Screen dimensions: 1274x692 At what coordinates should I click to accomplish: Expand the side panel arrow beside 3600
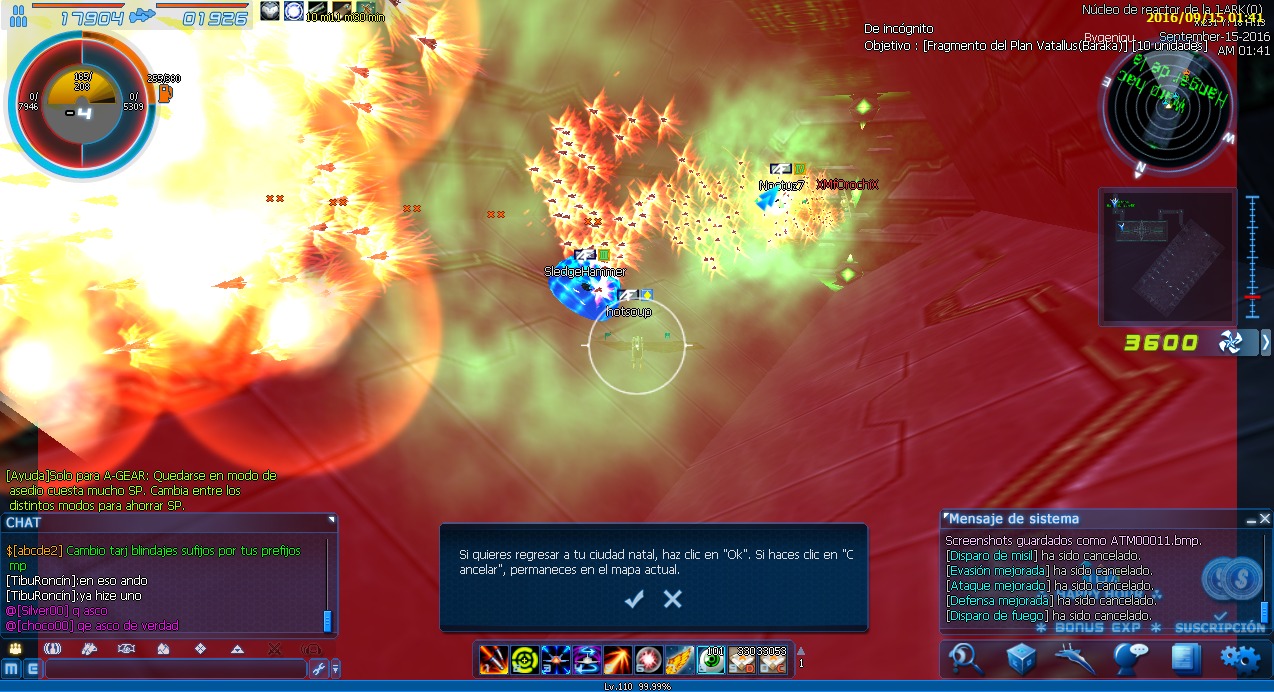point(1265,343)
